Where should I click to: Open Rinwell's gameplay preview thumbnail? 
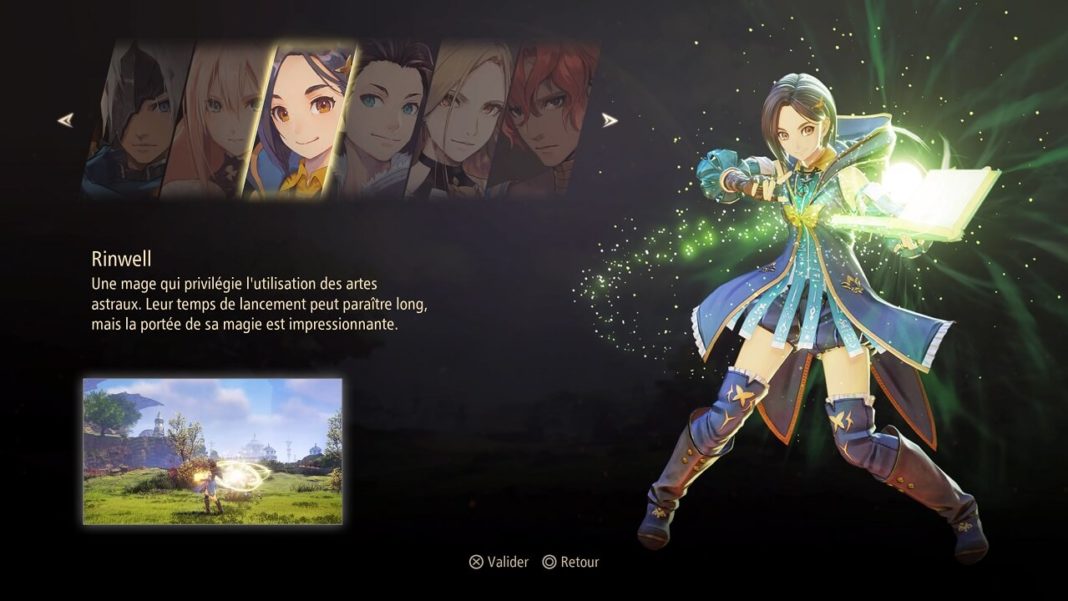(212, 451)
